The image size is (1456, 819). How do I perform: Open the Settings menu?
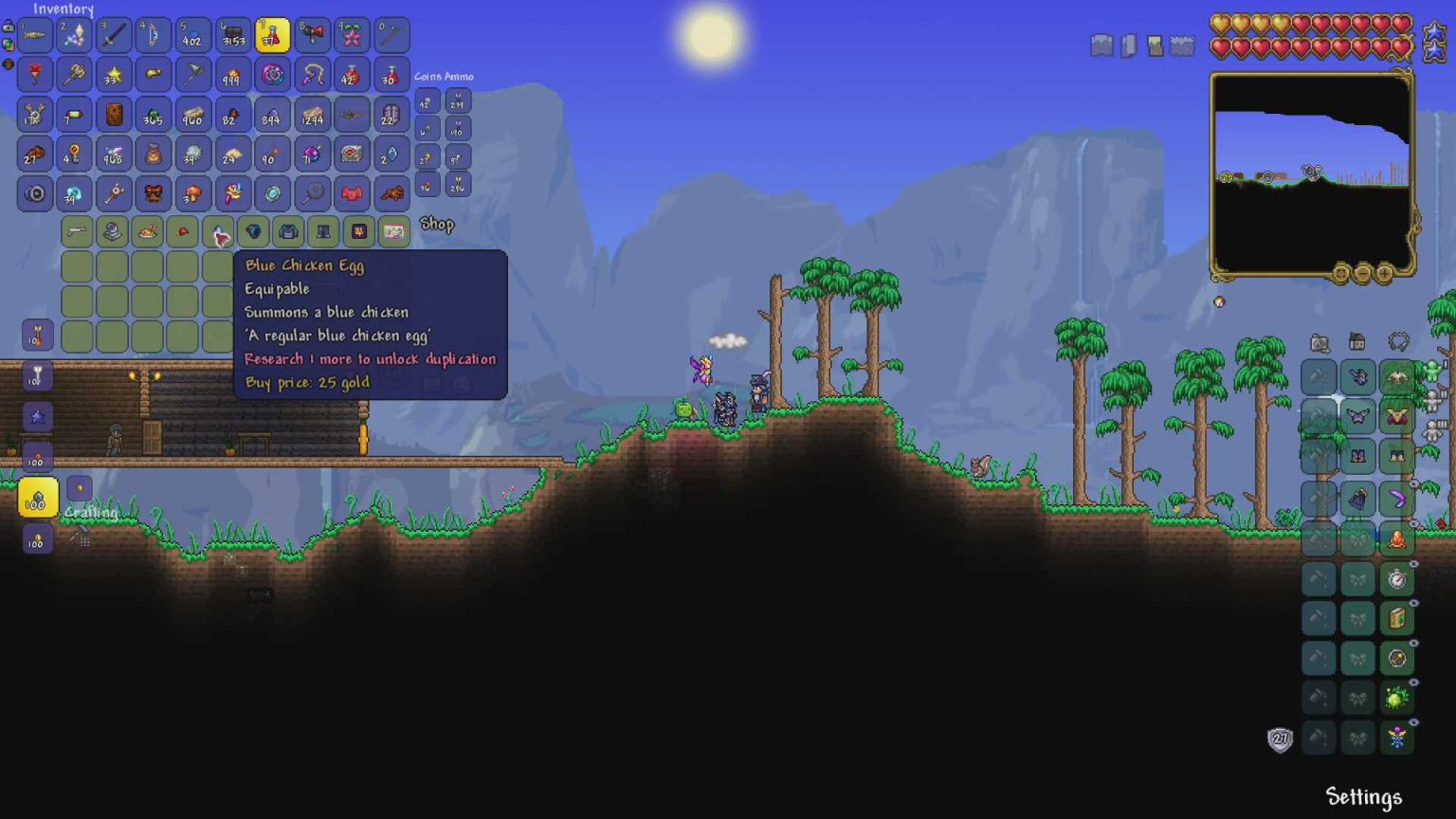pos(1362,798)
